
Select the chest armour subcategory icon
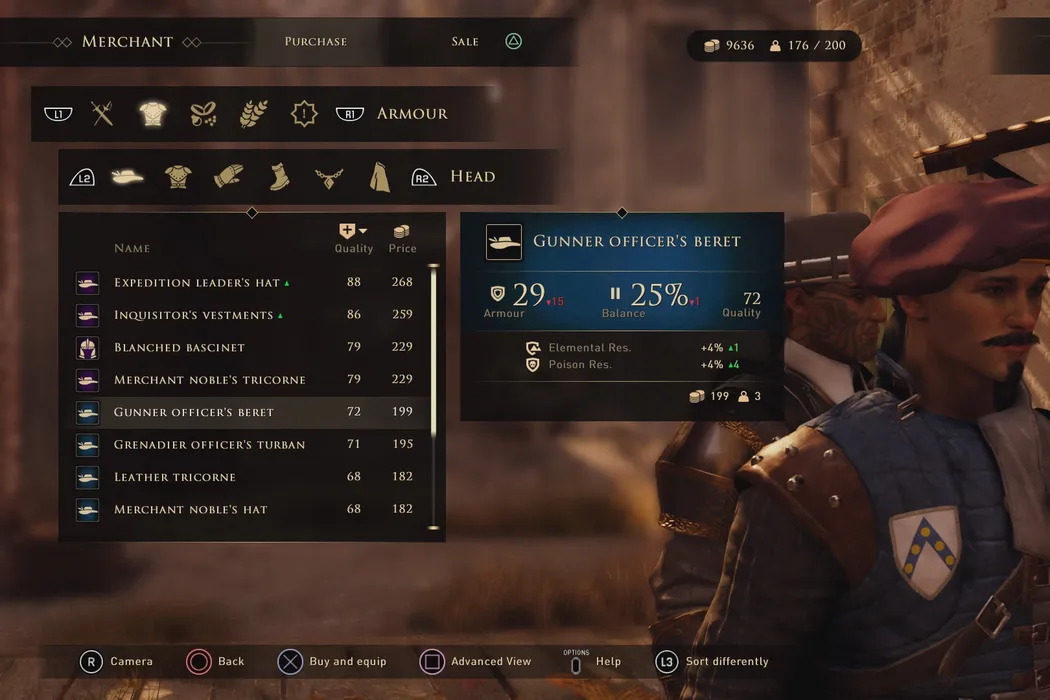pos(178,177)
